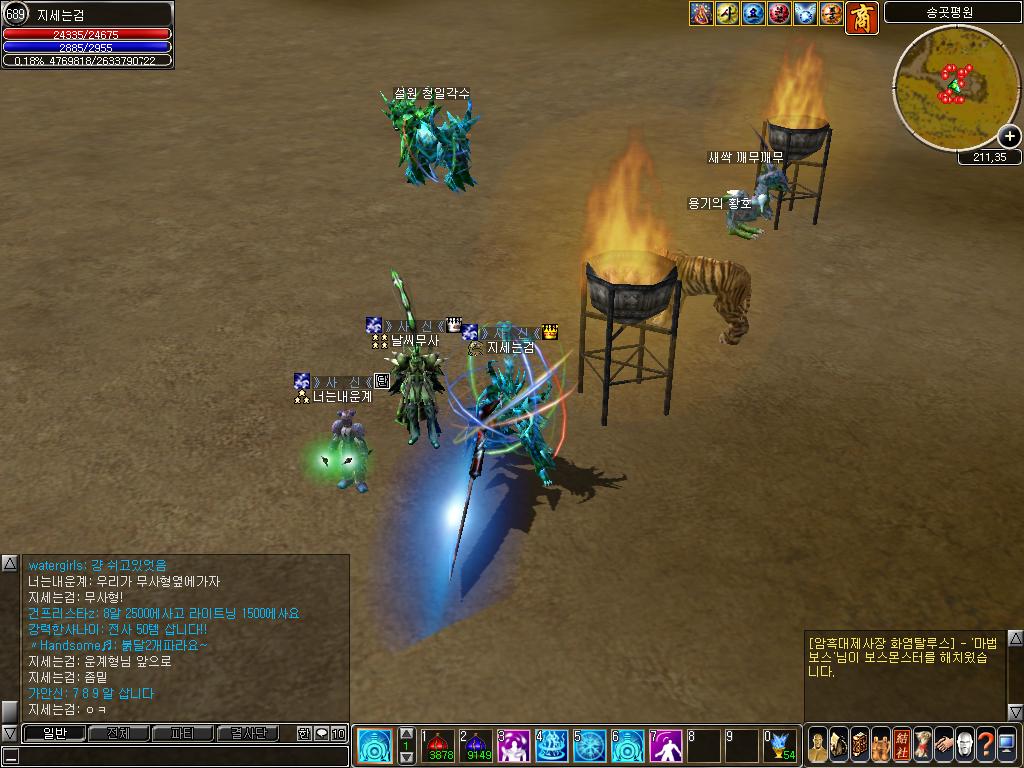Click the hotbar page up arrow
The width and height of the screenshot is (1024, 768).
click(x=406, y=733)
